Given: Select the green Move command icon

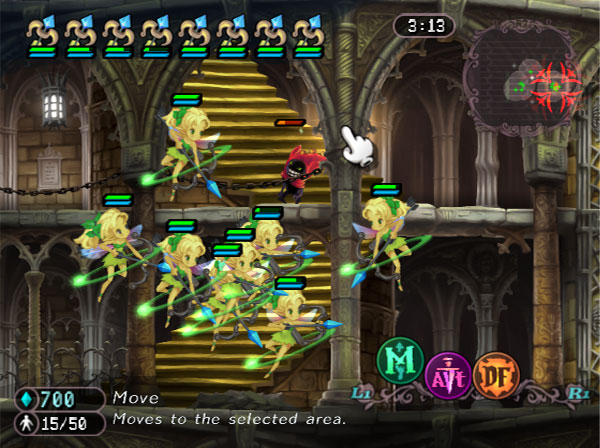Looking at the screenshot, I should click(400, 361).
